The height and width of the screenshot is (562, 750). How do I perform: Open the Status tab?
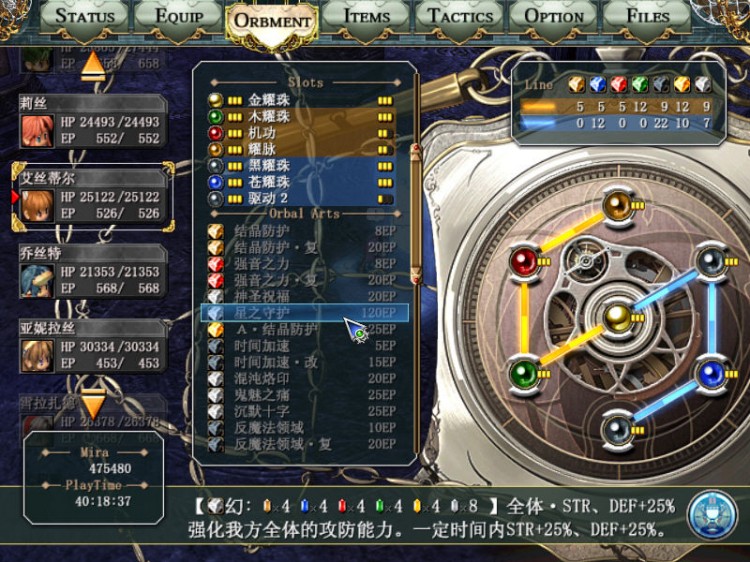85,16
